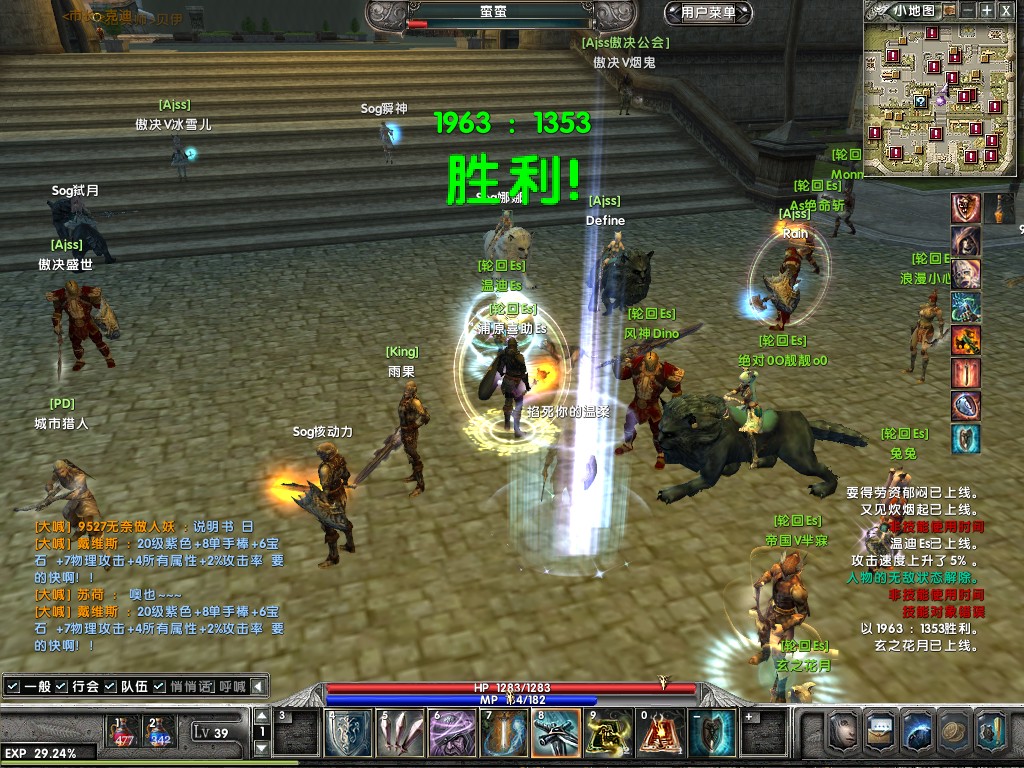
Task: Click the hotbar page up arrow
Action: (261, 716)
